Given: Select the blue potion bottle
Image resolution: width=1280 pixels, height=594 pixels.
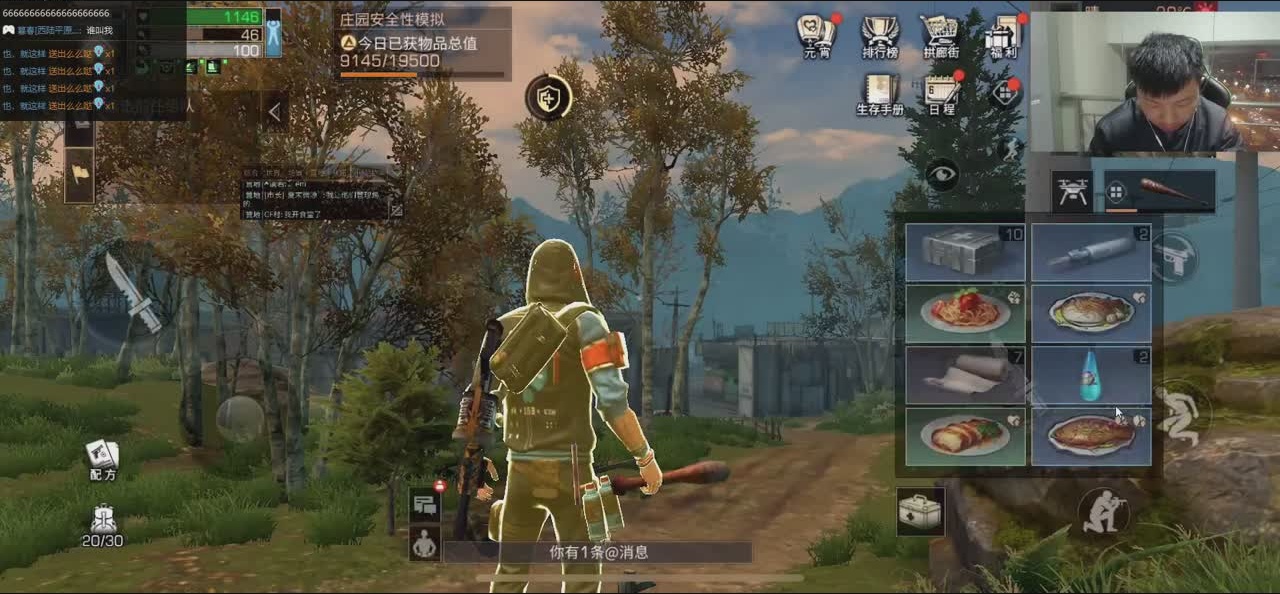Looking at the screenshot, I should pyautogui.click(x=1091, y=375).
